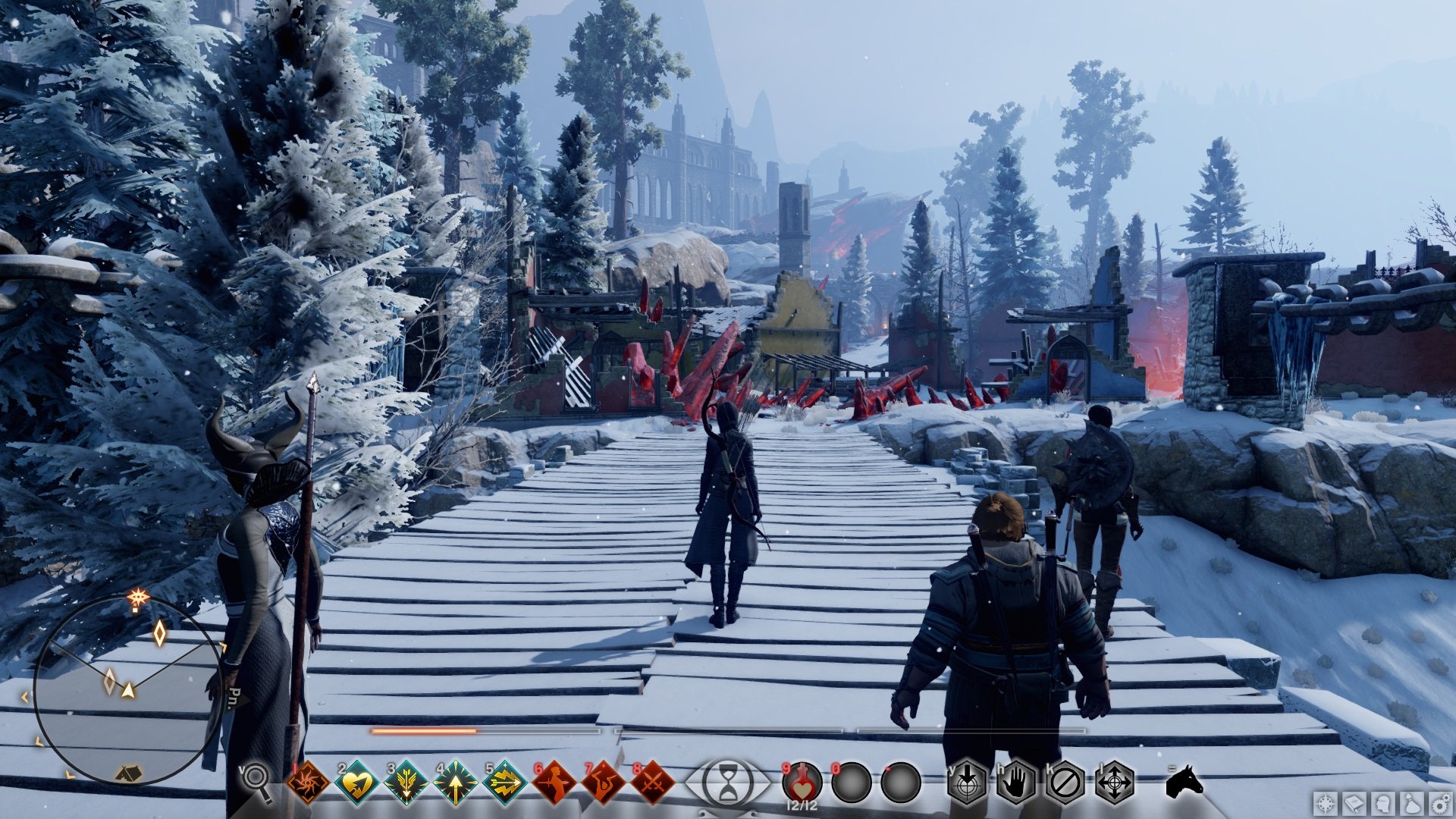Fire the lightning arrow ability
Image resolution: width=1456 pixels, height=819 pixels.
pos(504,783)
